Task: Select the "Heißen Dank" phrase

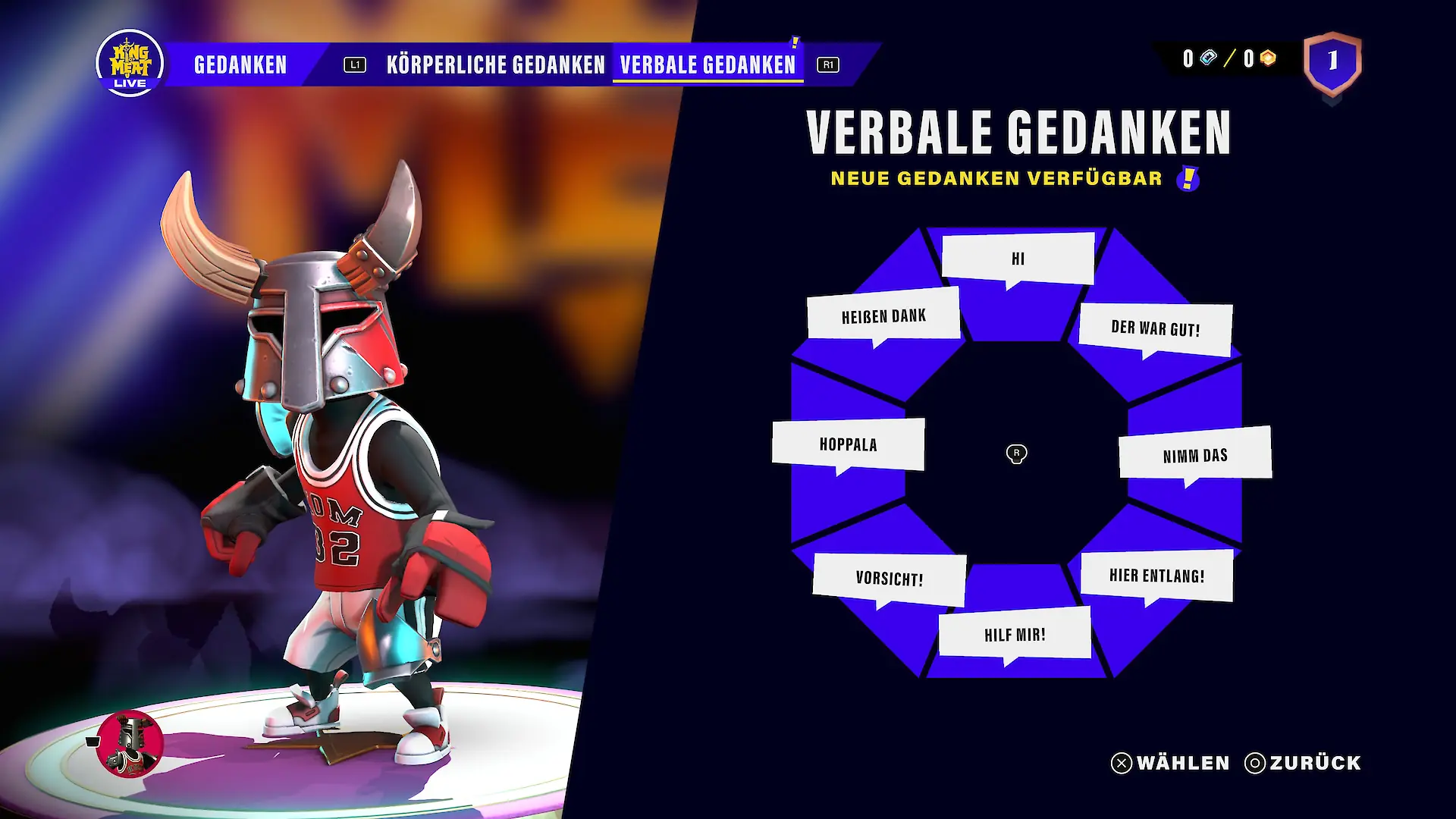Action: [x=883, y=315]
